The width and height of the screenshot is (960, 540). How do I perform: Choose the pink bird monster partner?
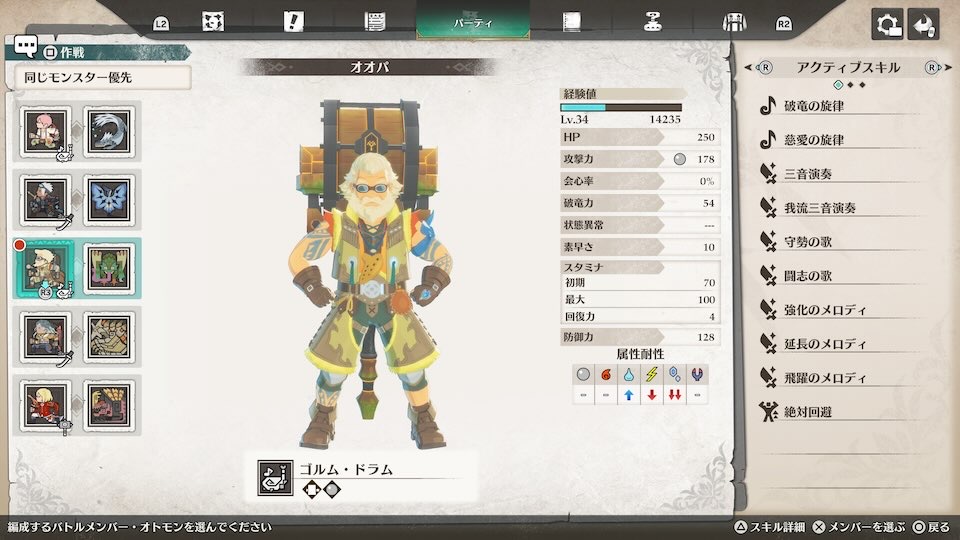click(x=108, y=404)
